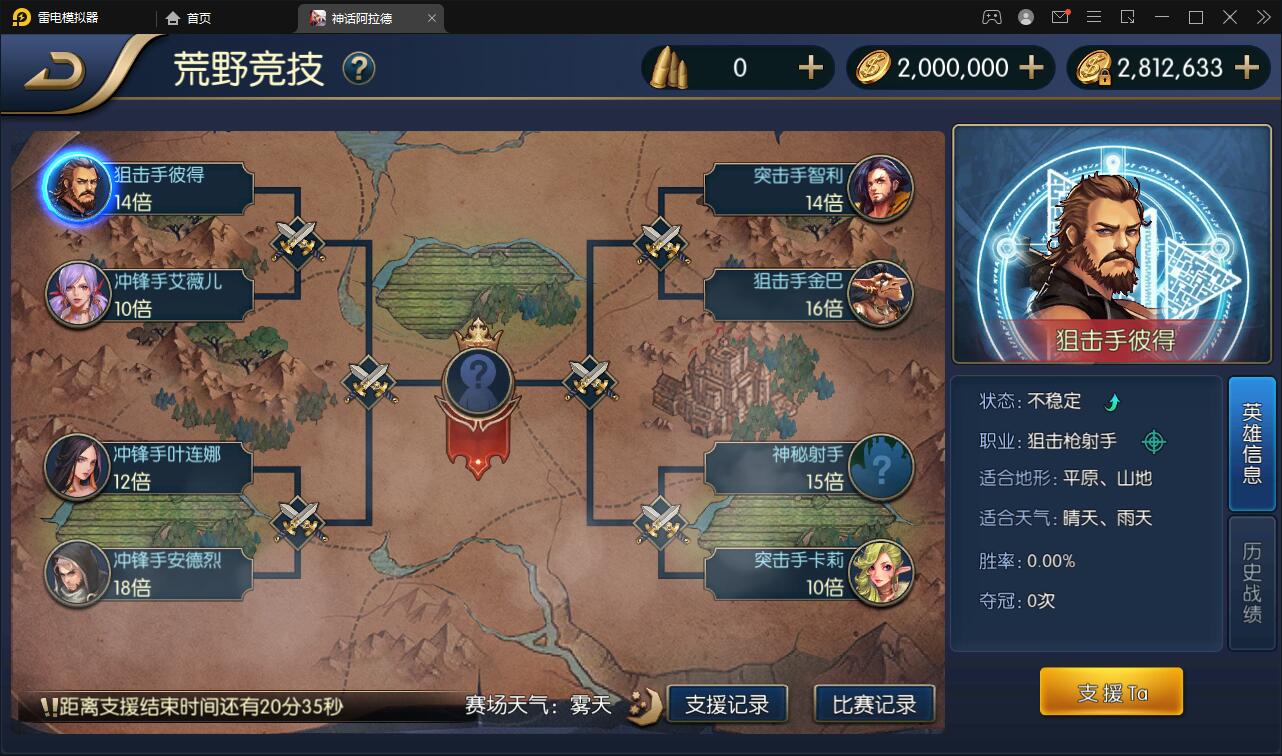1282x756 pixels.
Task: Click the mail notification icon in title bar
Action: (1060, 17)
